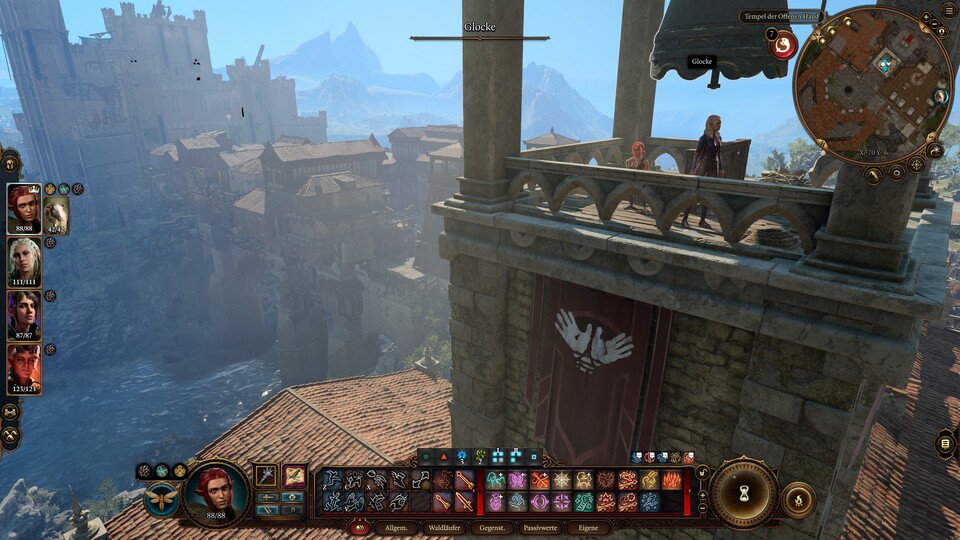Screen dimensions: 960x540
Task: Choose the dark-haired companion portrait (87 HP)
Action: [23, 315]
